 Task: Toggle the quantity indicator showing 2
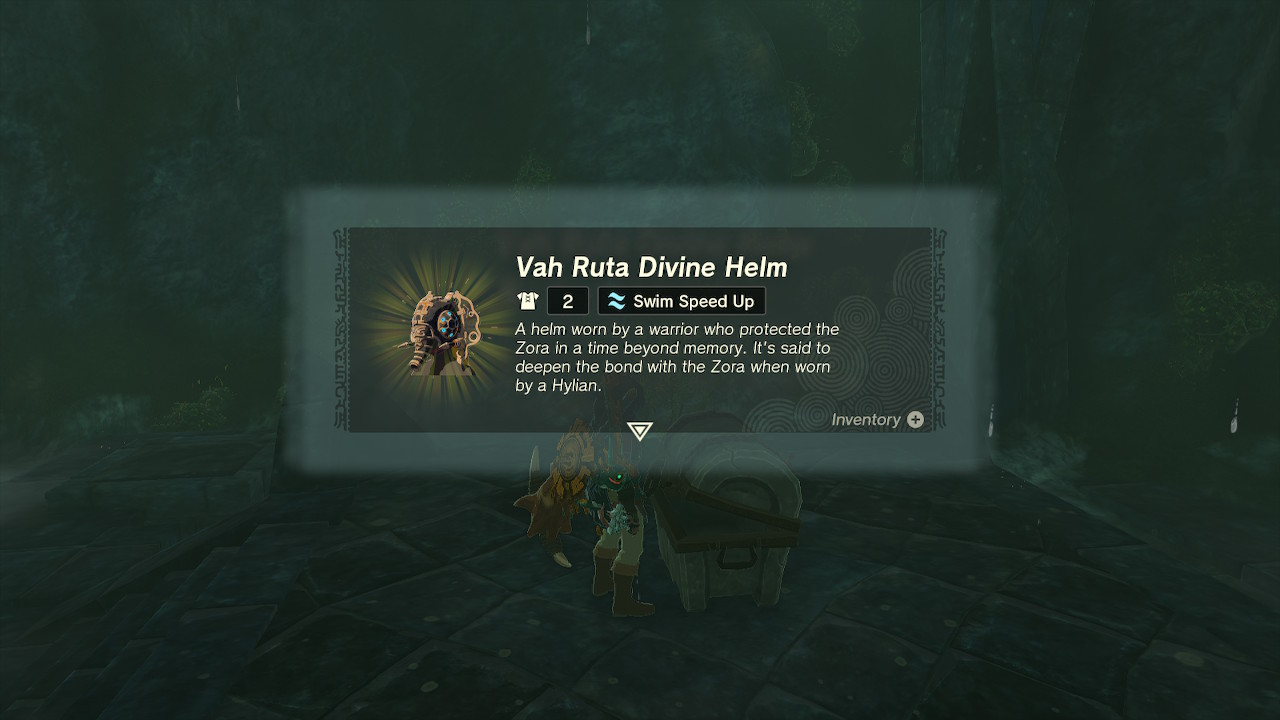coord(567,300)
